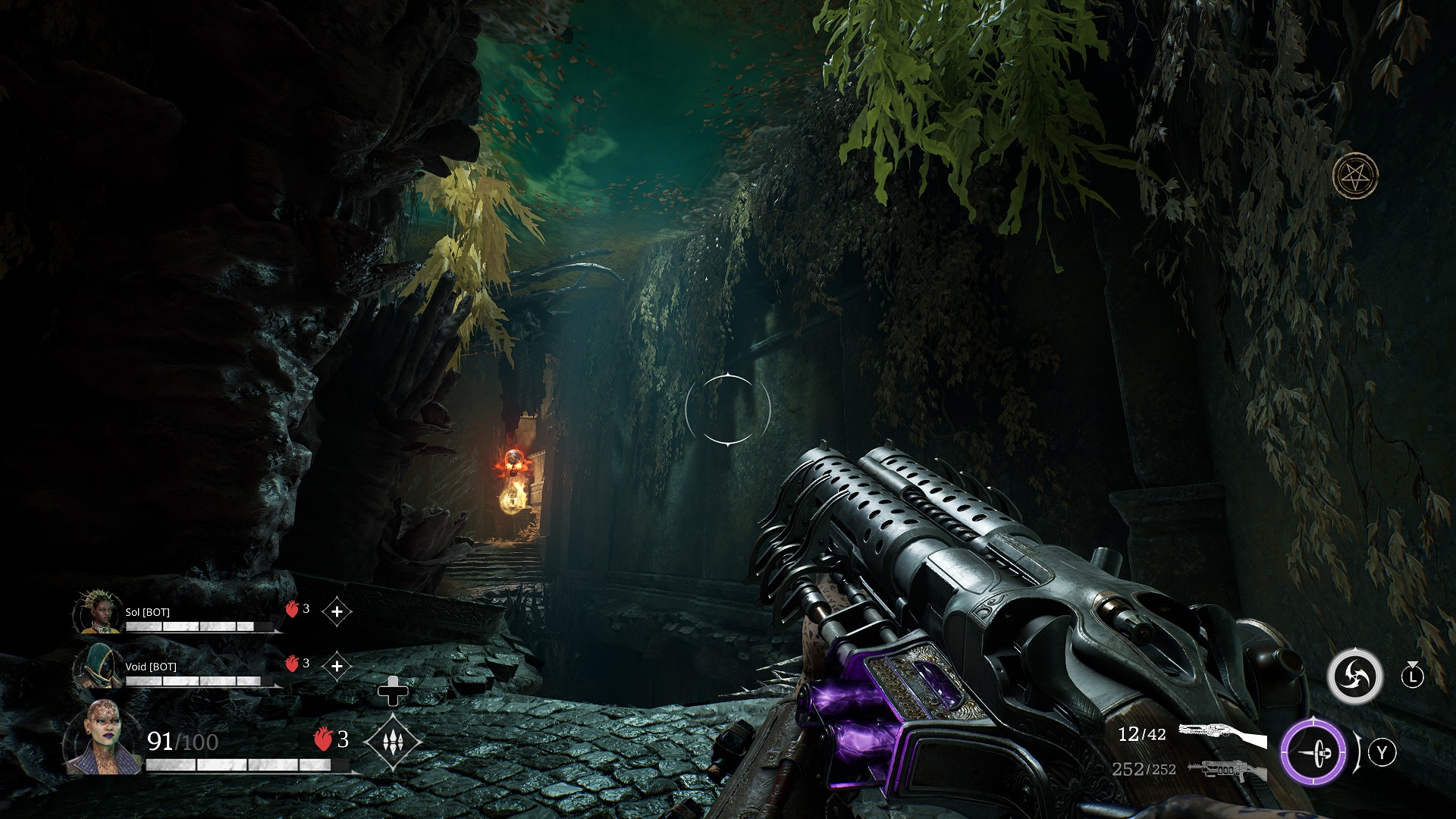1456x819 pixels.
Task: Click the pentagram icon
Action: pyautogui.click(x=1355, y=175)
